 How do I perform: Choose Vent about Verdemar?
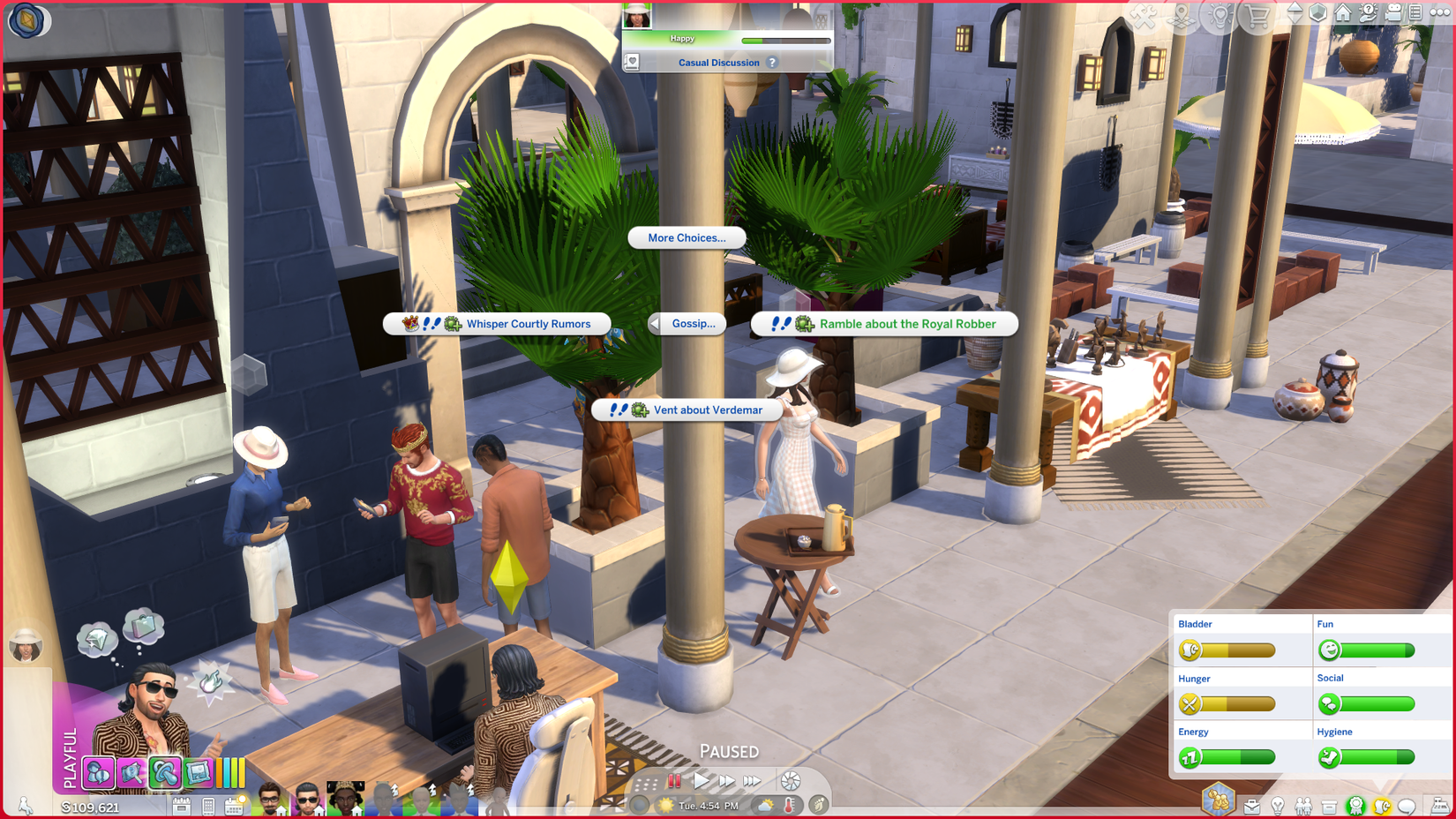coord(688,409)
